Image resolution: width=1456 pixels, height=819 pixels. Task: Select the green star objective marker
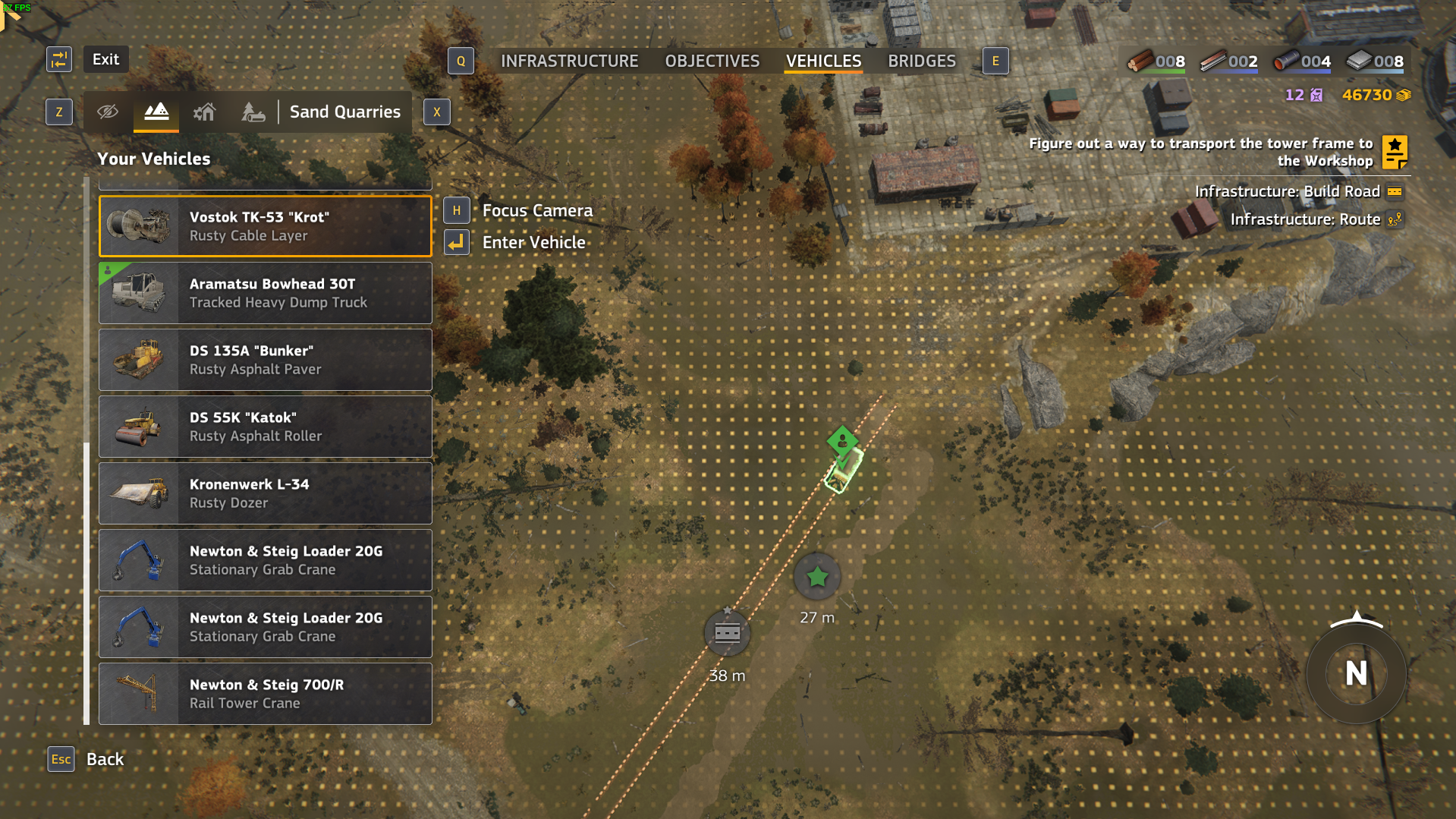pyautogui.click(x=816, y=577)
